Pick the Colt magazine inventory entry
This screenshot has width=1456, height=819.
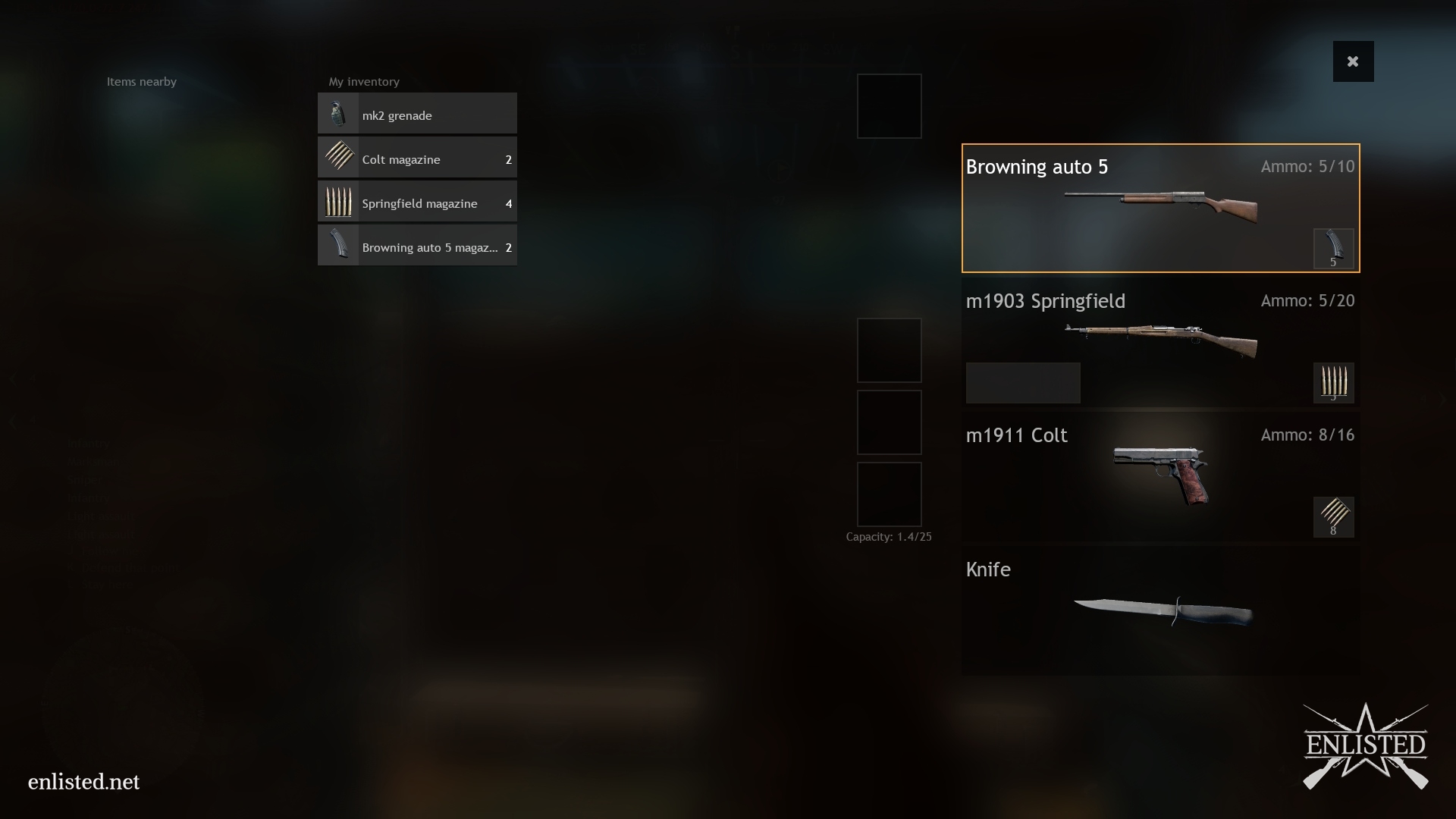(x=417, y=158)
